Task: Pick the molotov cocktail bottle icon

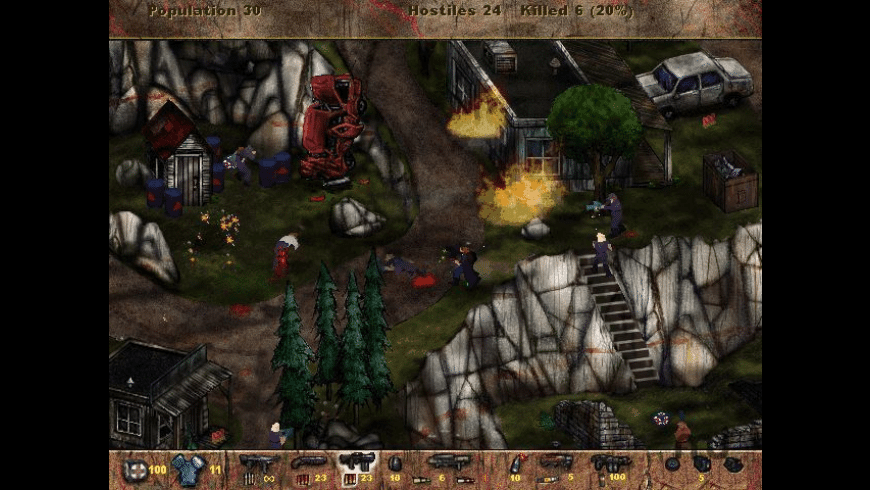Action: point(516,464)
